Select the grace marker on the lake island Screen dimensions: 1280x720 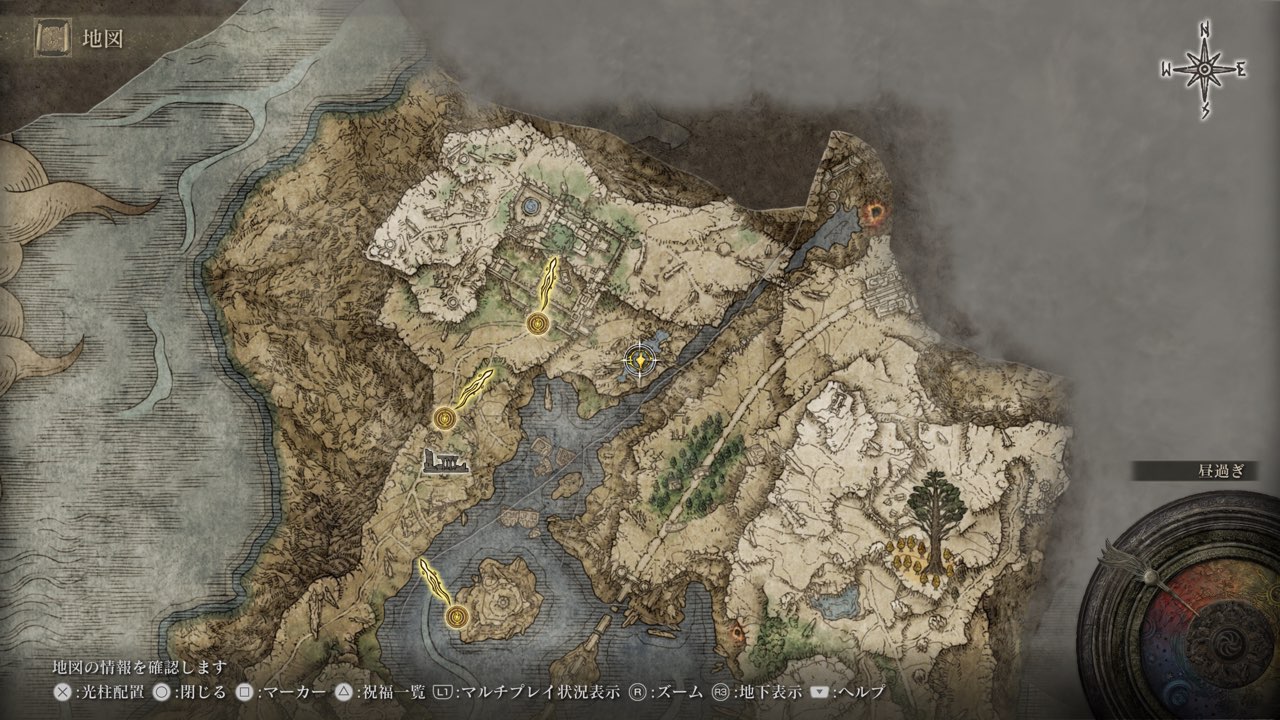coord(458,616)
